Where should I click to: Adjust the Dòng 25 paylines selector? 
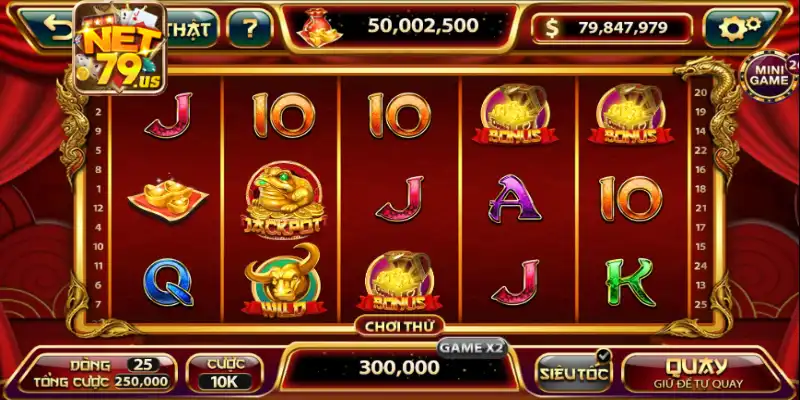tap(144, 364)
